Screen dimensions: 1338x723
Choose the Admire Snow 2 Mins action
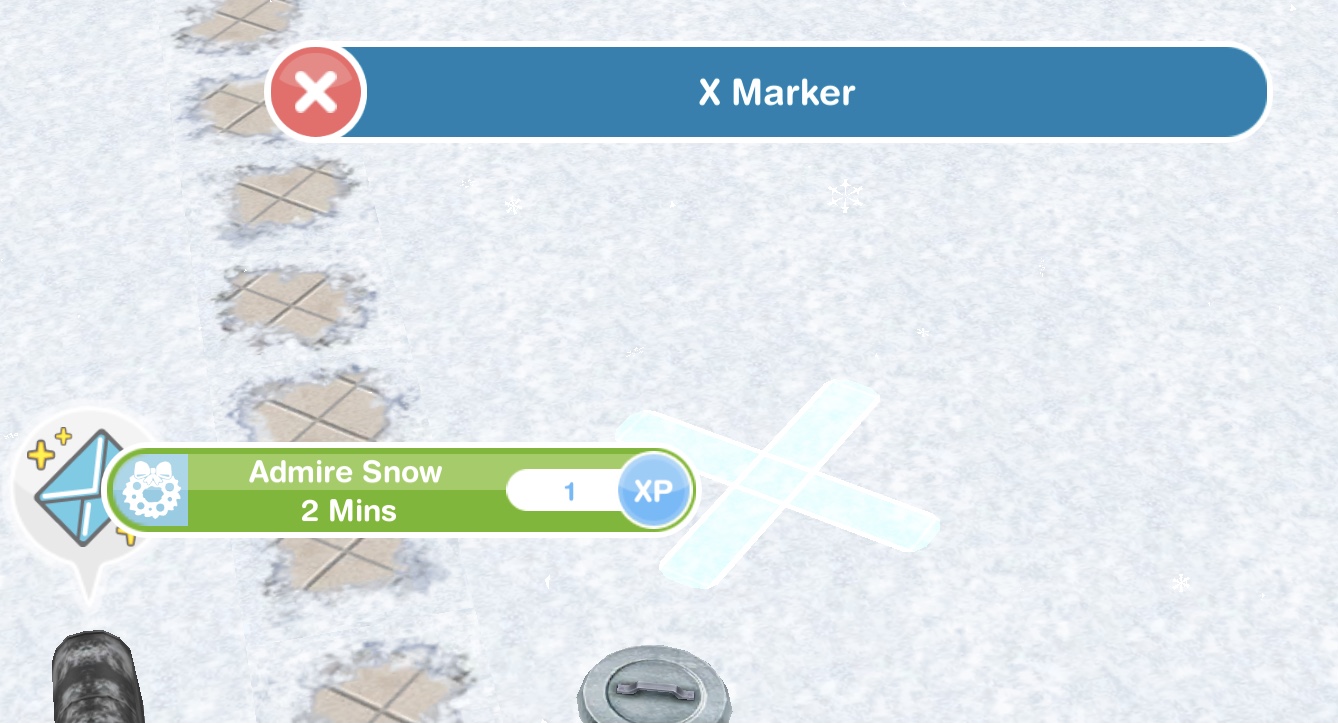pos(345,491)
